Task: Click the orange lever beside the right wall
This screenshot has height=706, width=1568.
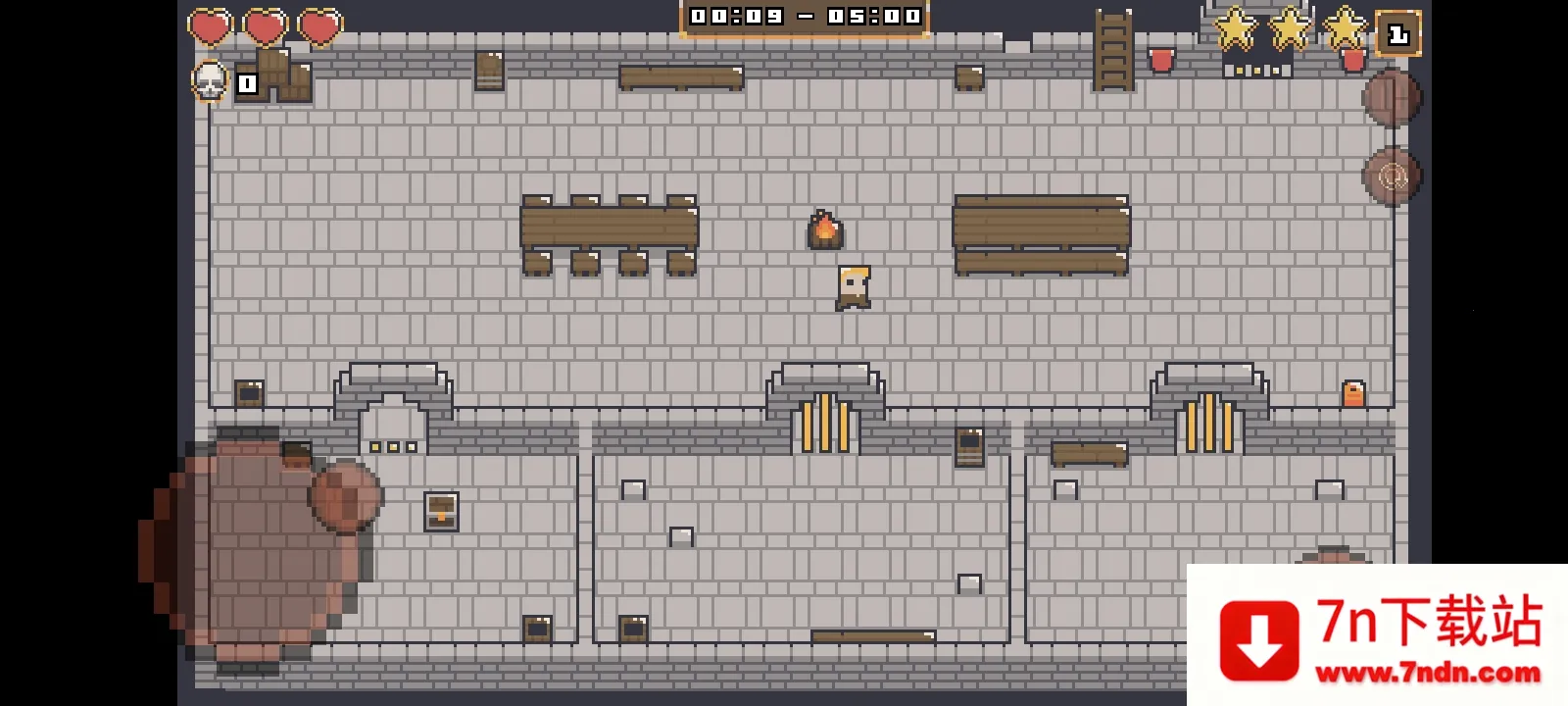Action: [1354, 392]
